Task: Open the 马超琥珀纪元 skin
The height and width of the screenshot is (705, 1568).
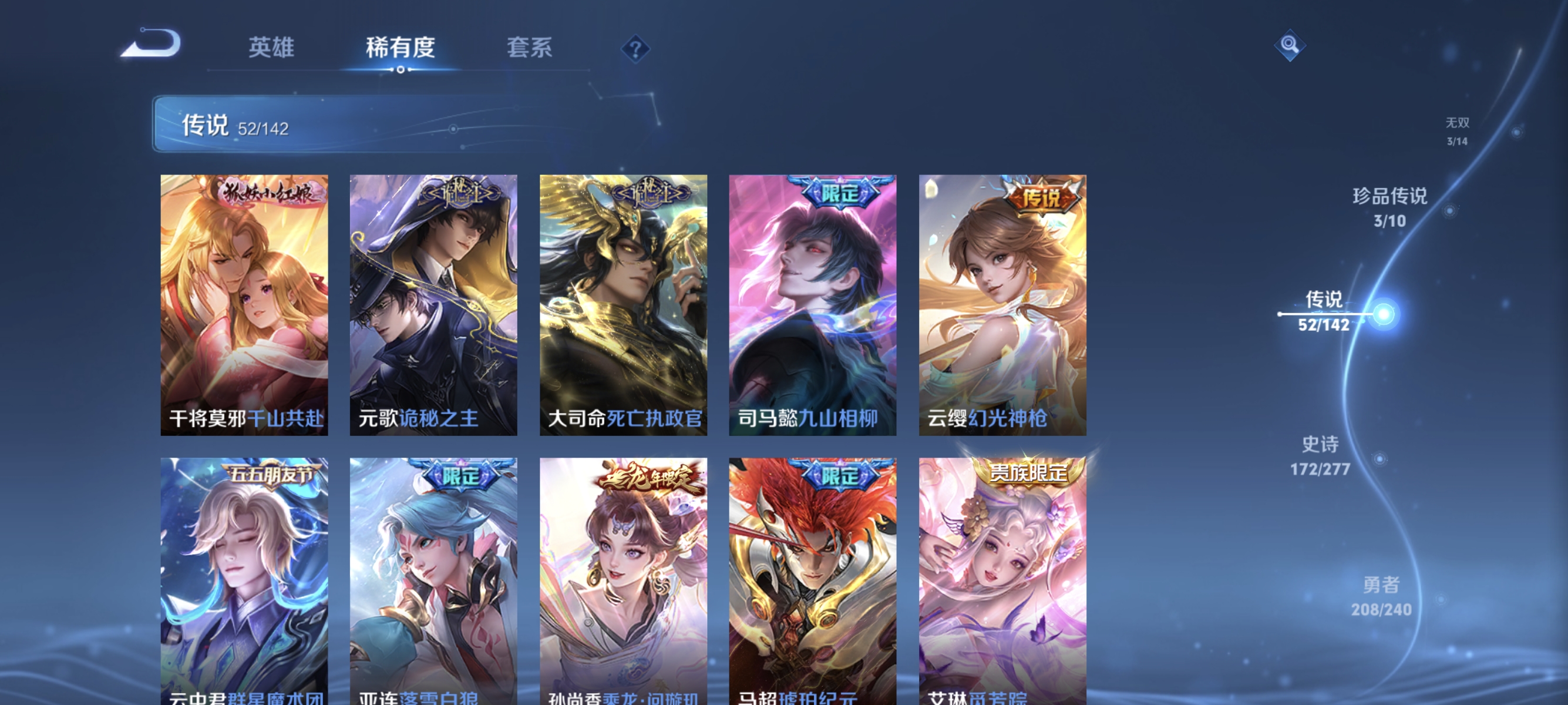Action: pos(812,578)
